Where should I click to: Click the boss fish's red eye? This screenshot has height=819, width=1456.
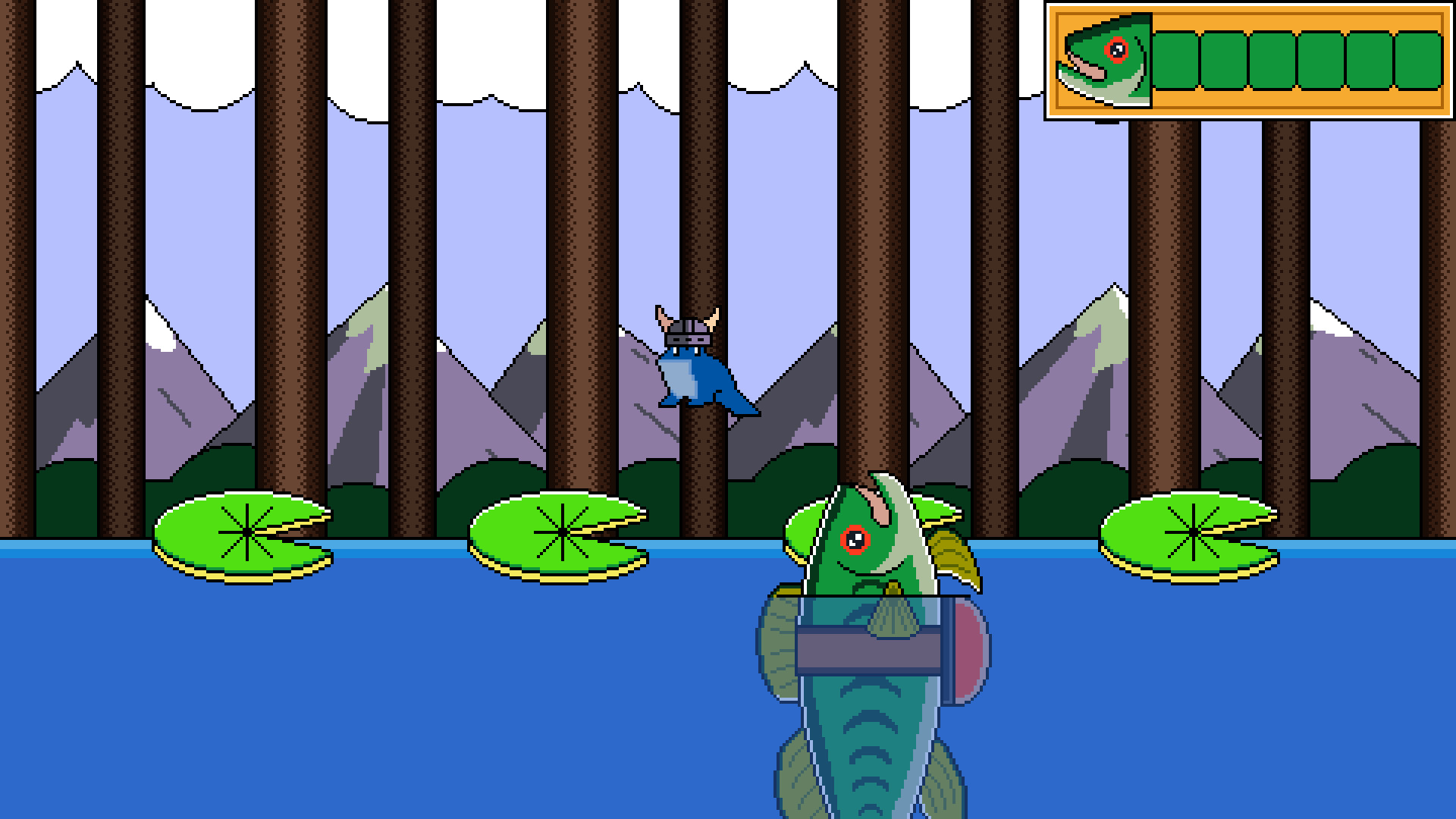855,538
